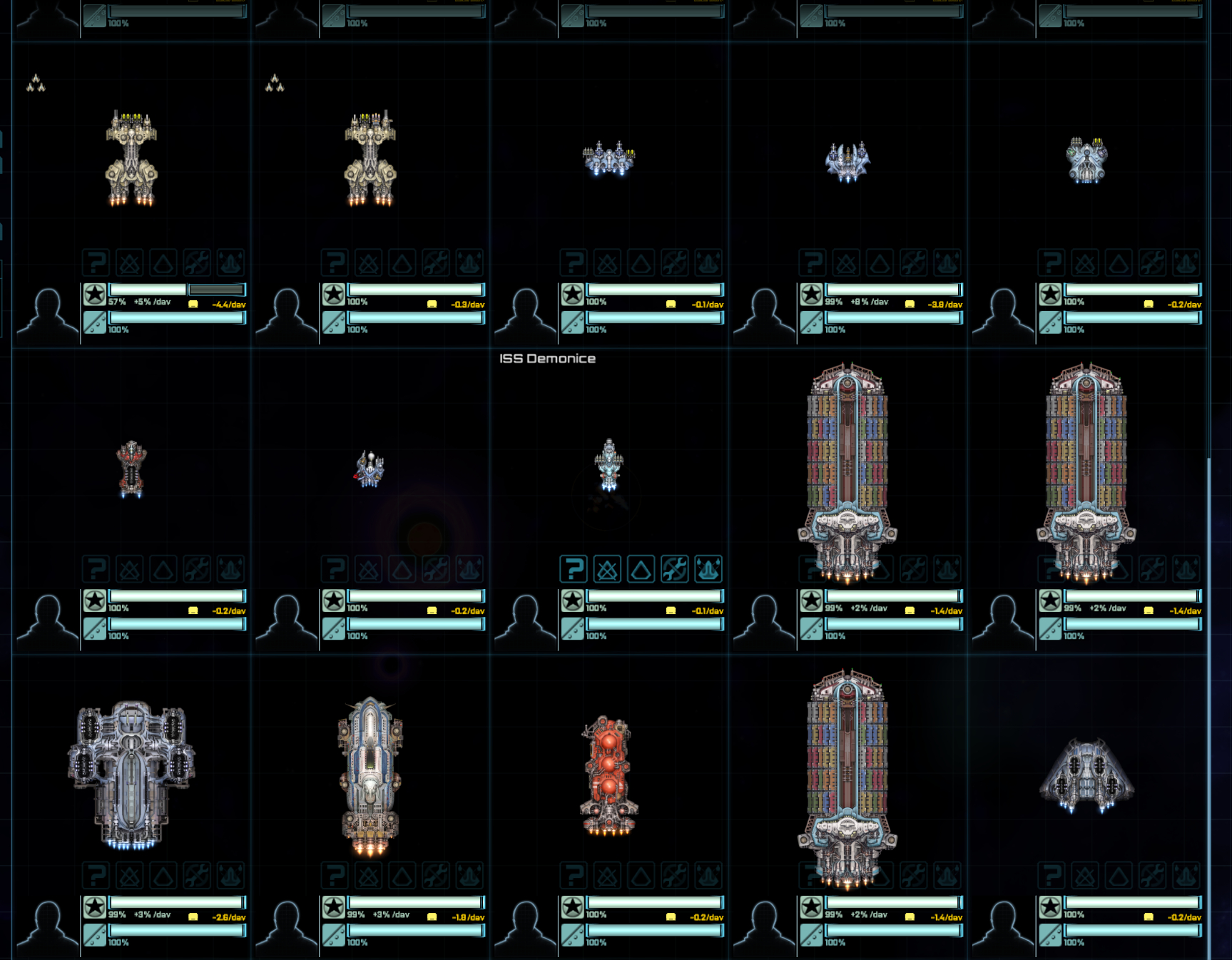
Task: Choose the long white-and-blue cruiser with orange engines
Action: [x=370, y=775]
